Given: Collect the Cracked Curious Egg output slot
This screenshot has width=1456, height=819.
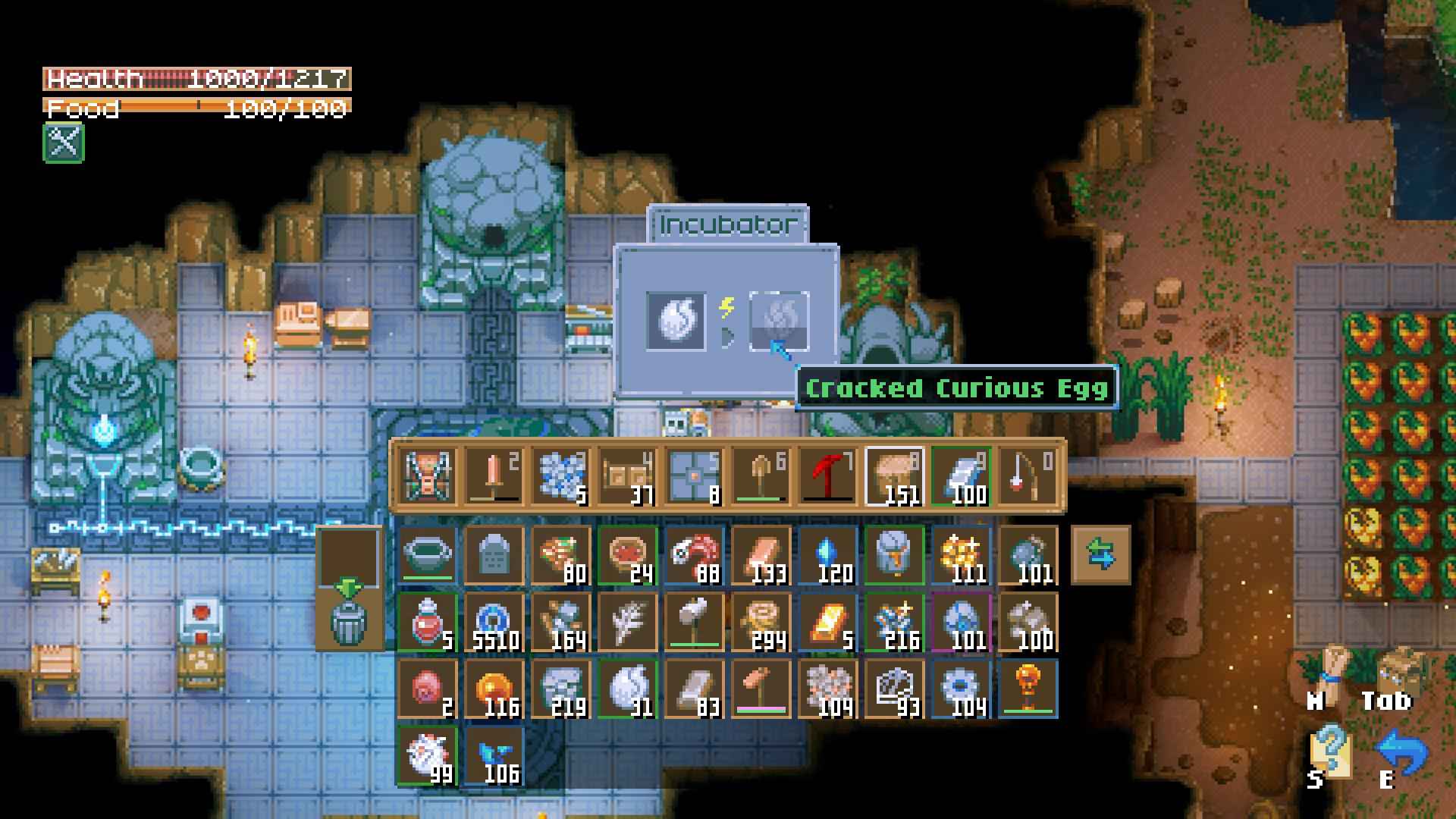Looking at the screenshot, I should click(779, 321).
